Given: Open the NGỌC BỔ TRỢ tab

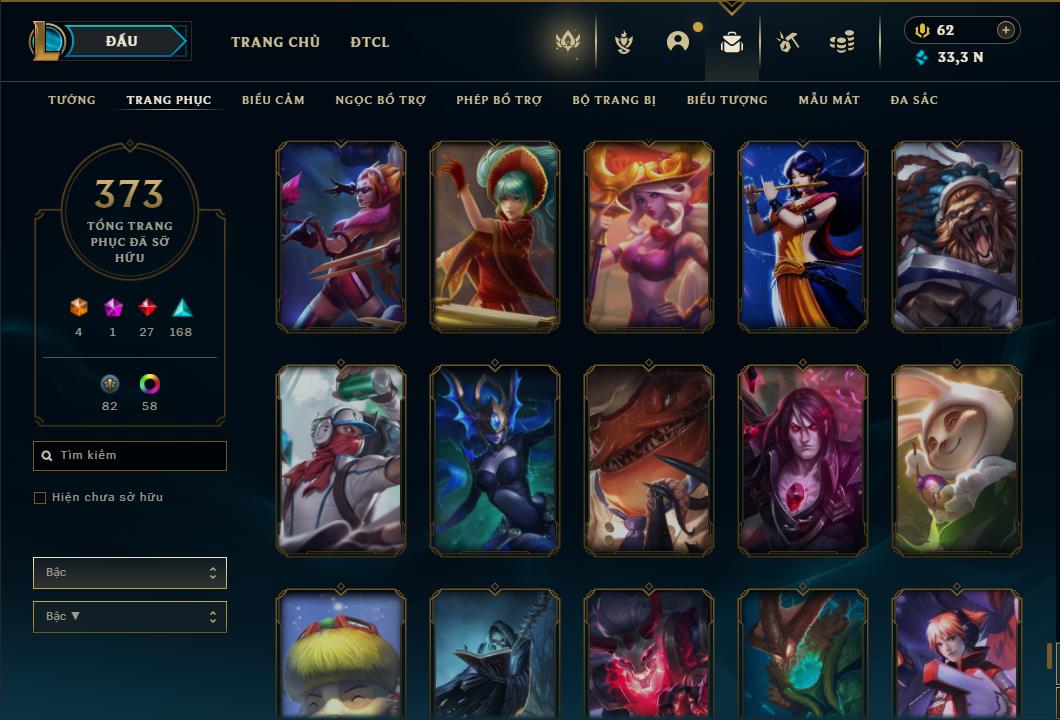Looking at the screenshot, I should coord(380,100).
